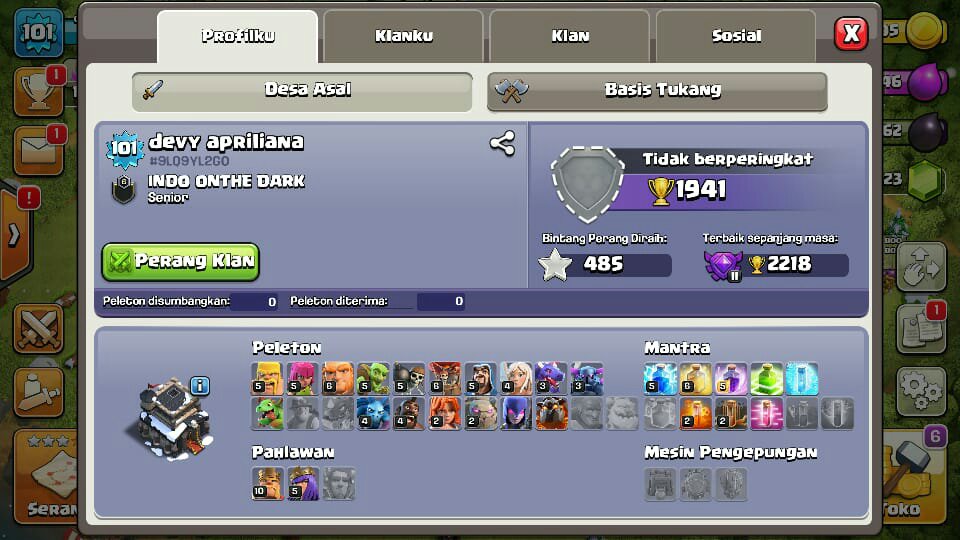Open town hall info button
Viewport: 960px width, 540px height.
point(199,385)
